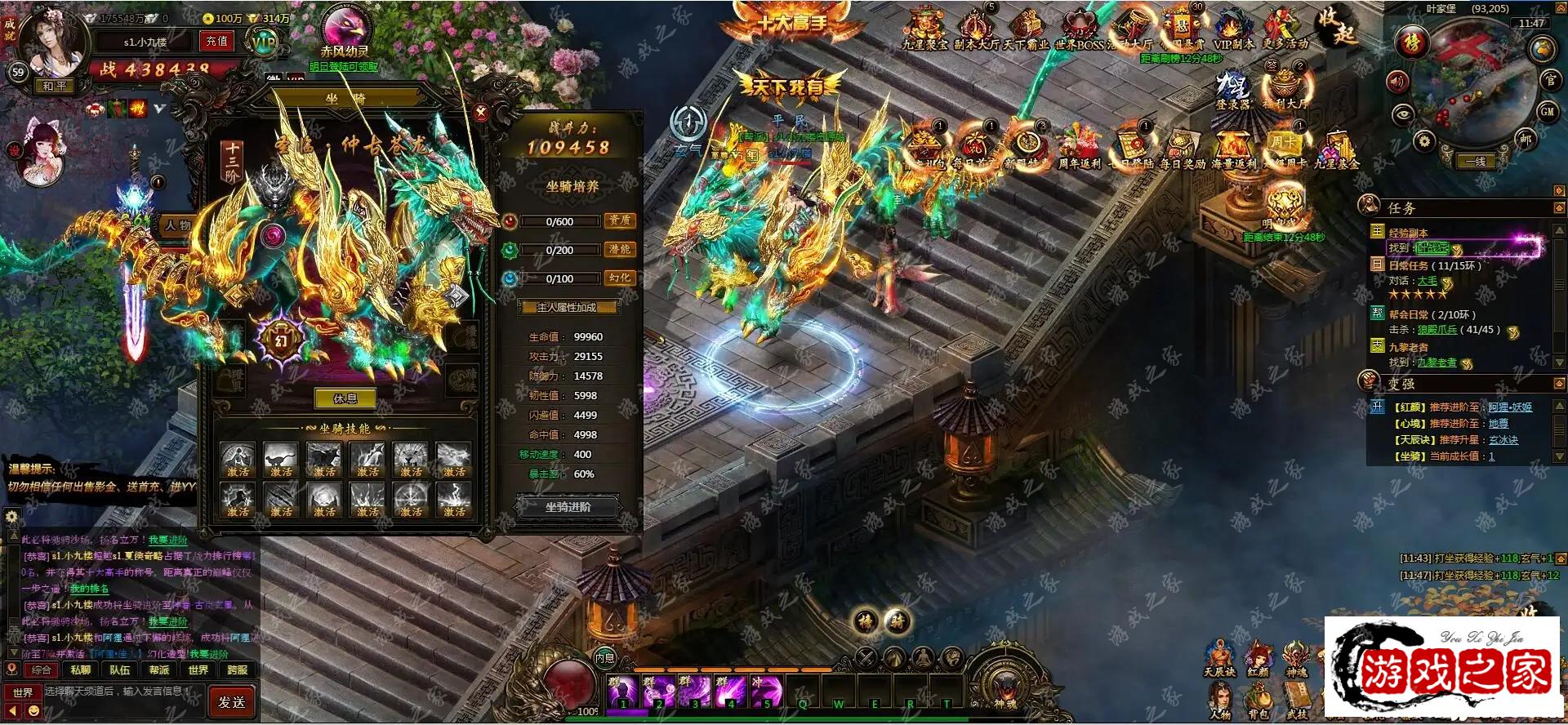The image size is (1568, 725).
Task: Close the mount (坐骑) panel
Action: click(x=481, y=113)
